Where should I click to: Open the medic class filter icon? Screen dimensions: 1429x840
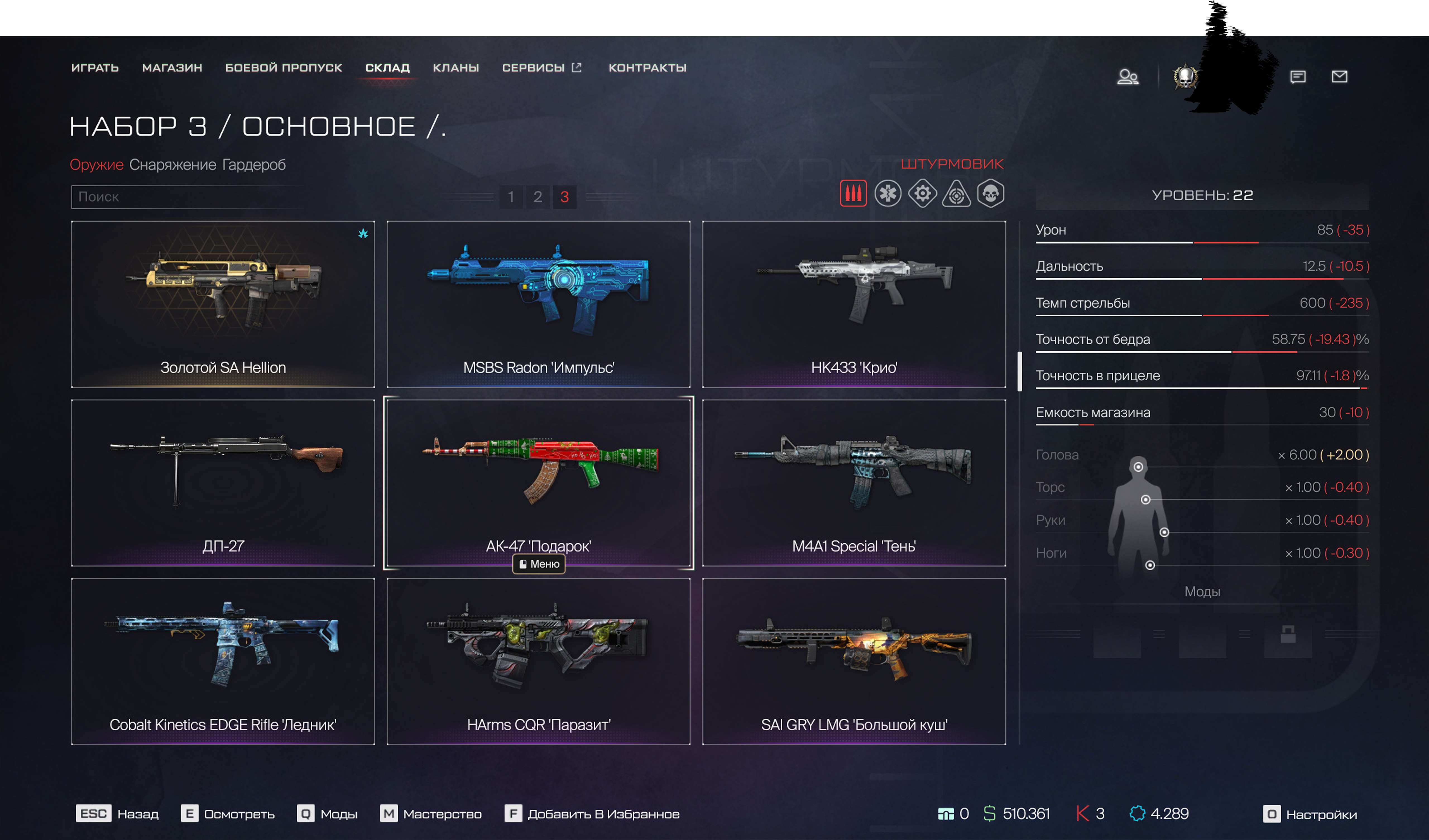889,194
